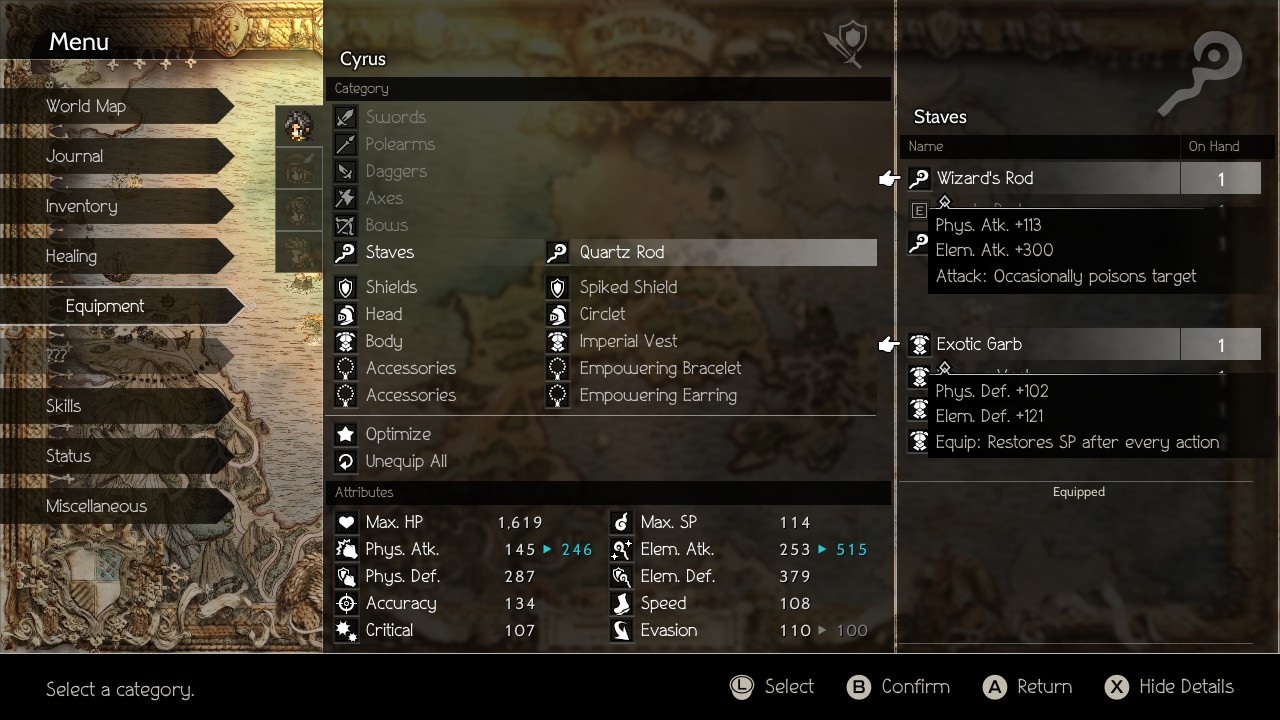Image resolution: width=1280 pixels, height=720 pixels.
Task: Unequip All of Cyrus's gear
Action: [405, 461]
